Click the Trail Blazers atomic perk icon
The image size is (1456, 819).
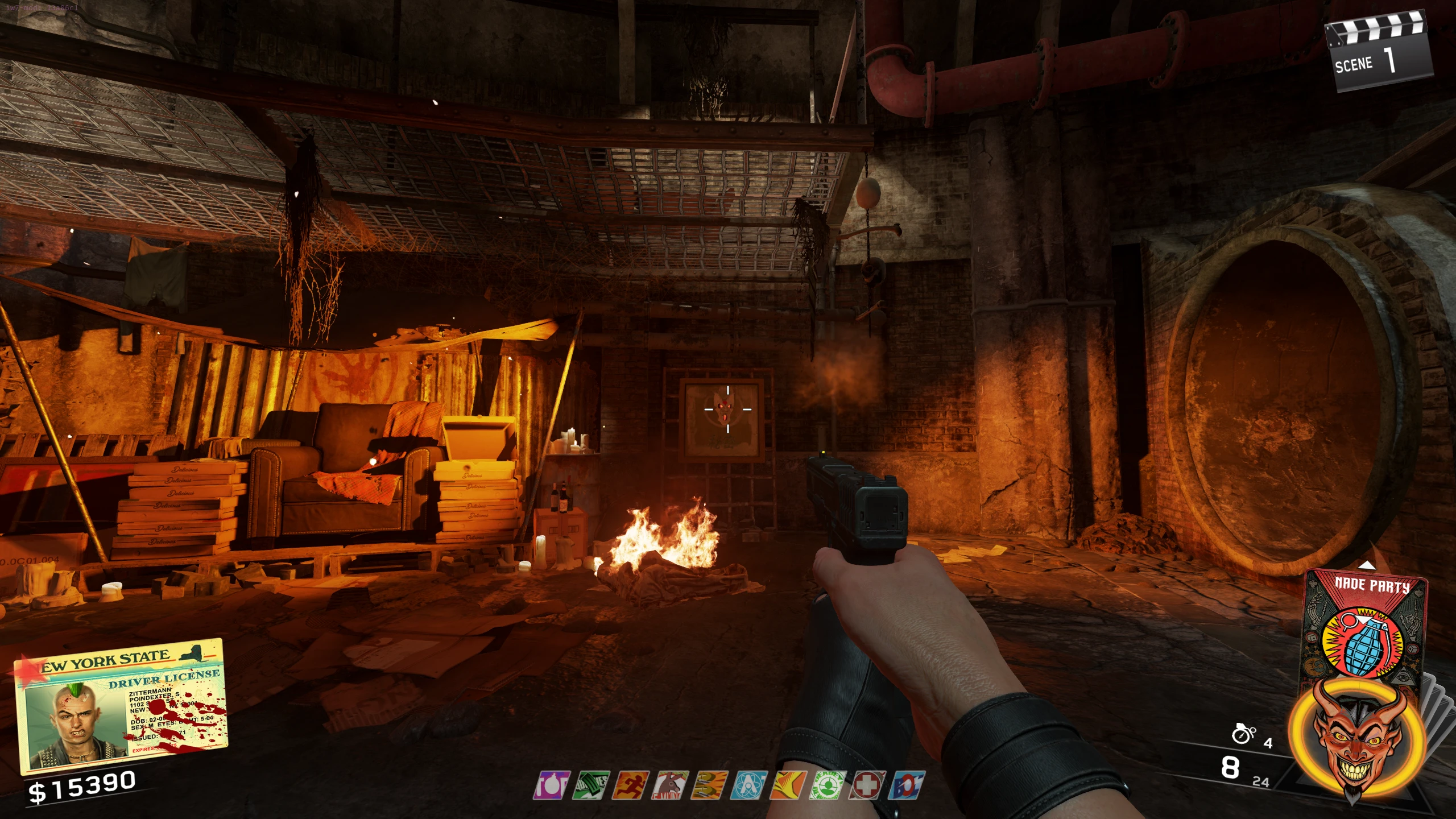pos(750,785)
